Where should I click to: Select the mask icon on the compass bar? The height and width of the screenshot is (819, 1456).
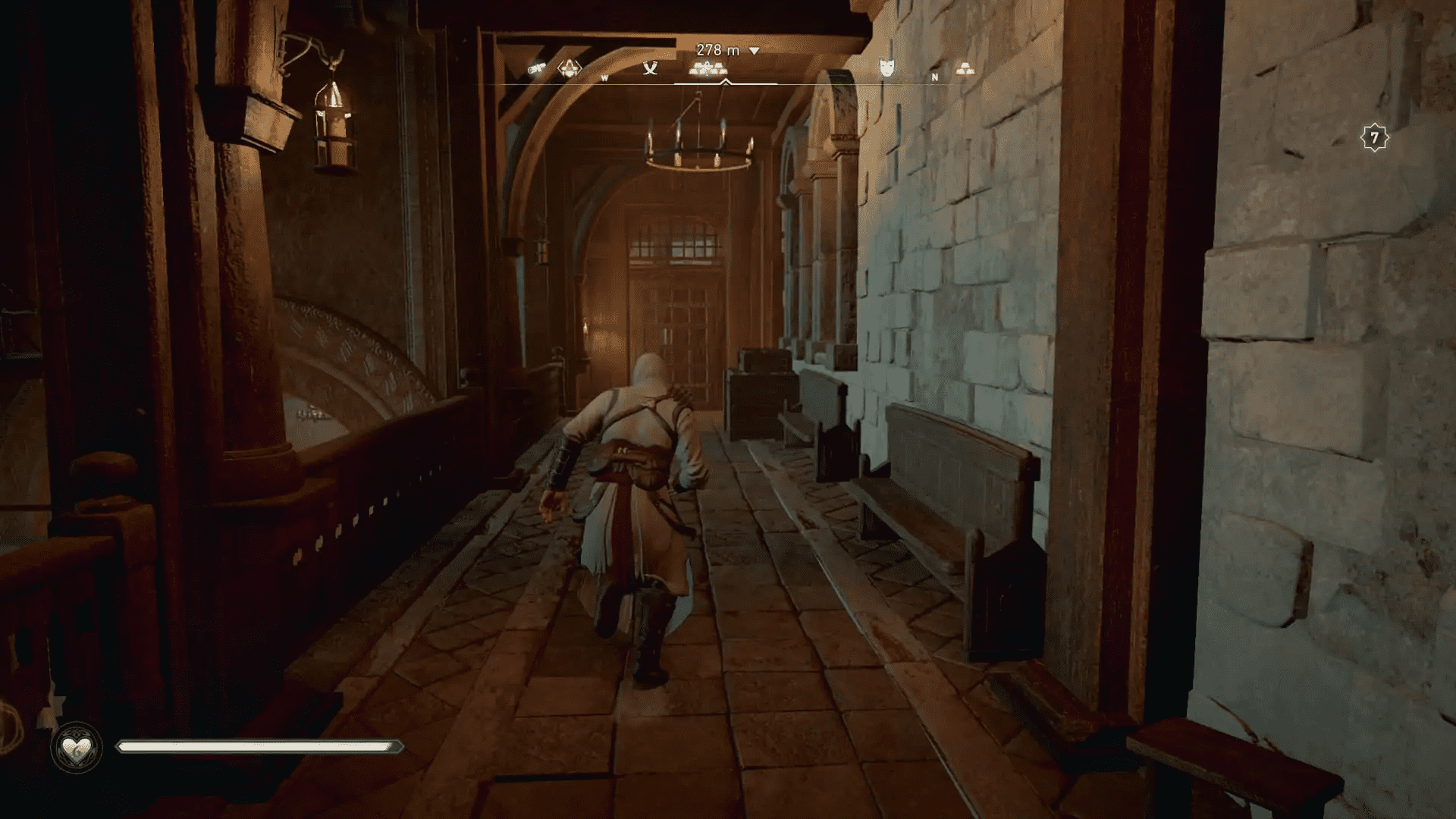coord(885,68)
